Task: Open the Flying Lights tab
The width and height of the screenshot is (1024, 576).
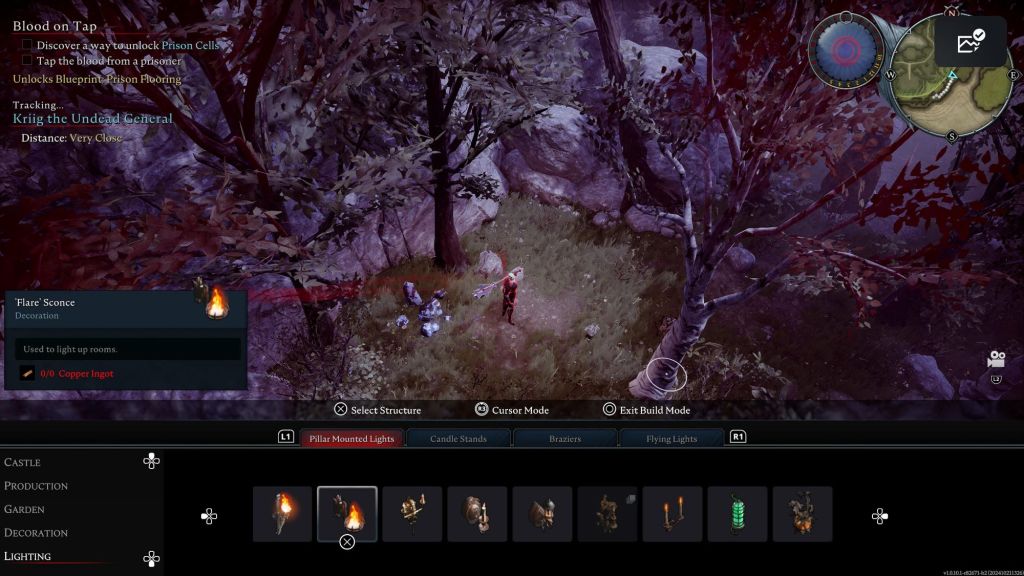Action: (671, 438)
